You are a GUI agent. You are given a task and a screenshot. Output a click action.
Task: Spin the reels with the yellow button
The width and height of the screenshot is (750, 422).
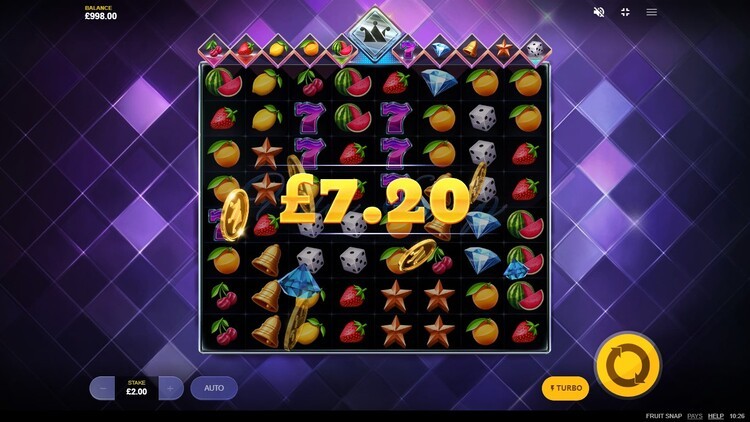pyautogui.click(x=628, y=365)
